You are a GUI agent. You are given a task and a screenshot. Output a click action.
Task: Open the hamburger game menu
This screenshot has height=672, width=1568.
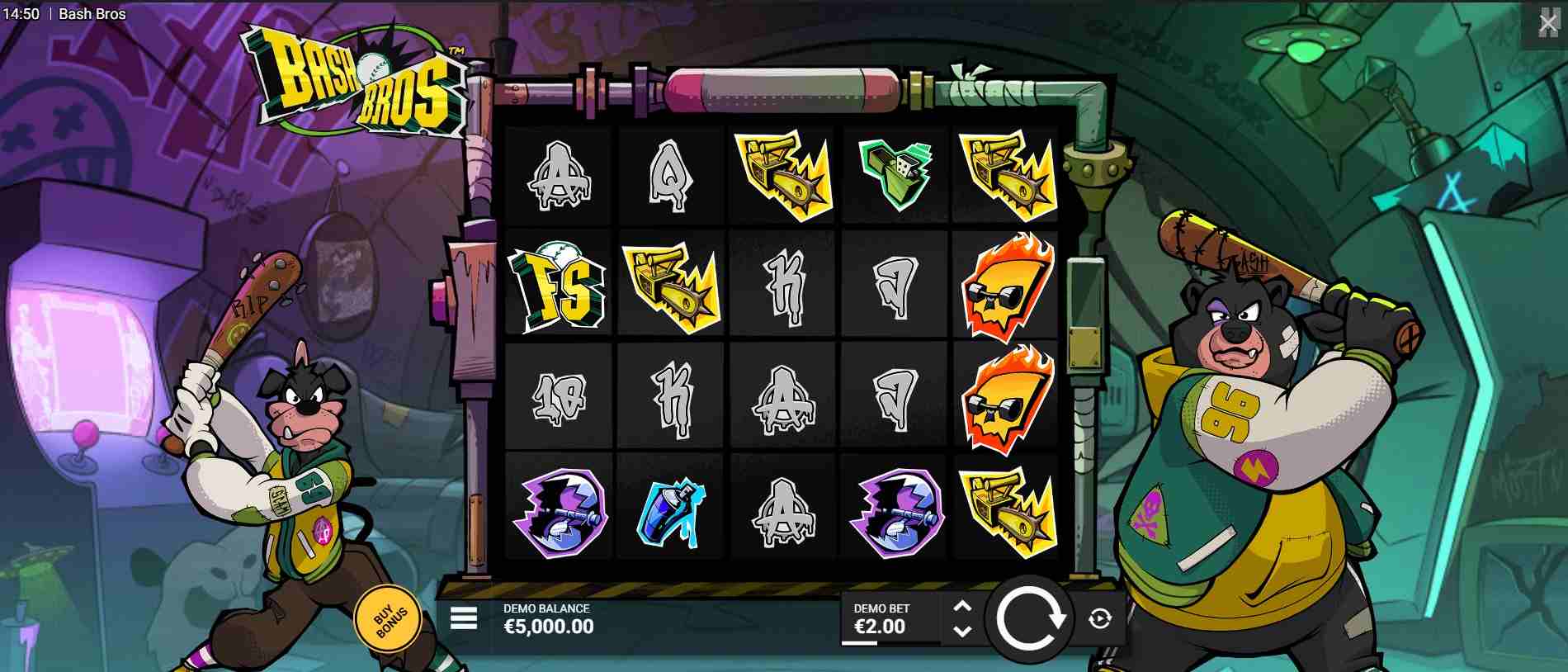464,618
